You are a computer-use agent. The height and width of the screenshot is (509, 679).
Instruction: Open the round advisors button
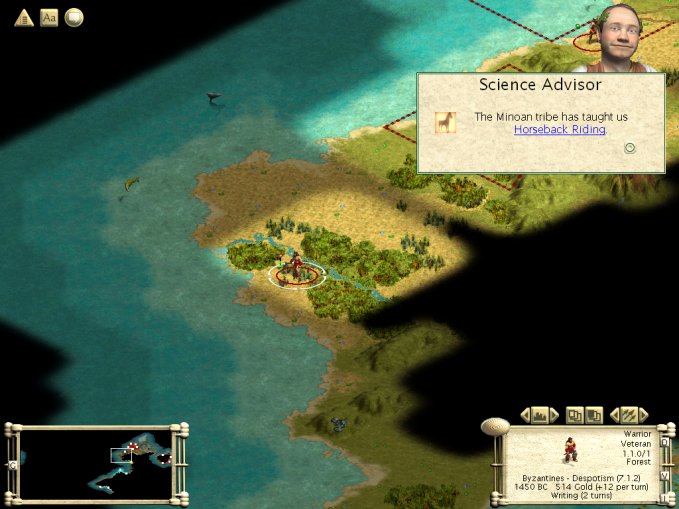74,17
